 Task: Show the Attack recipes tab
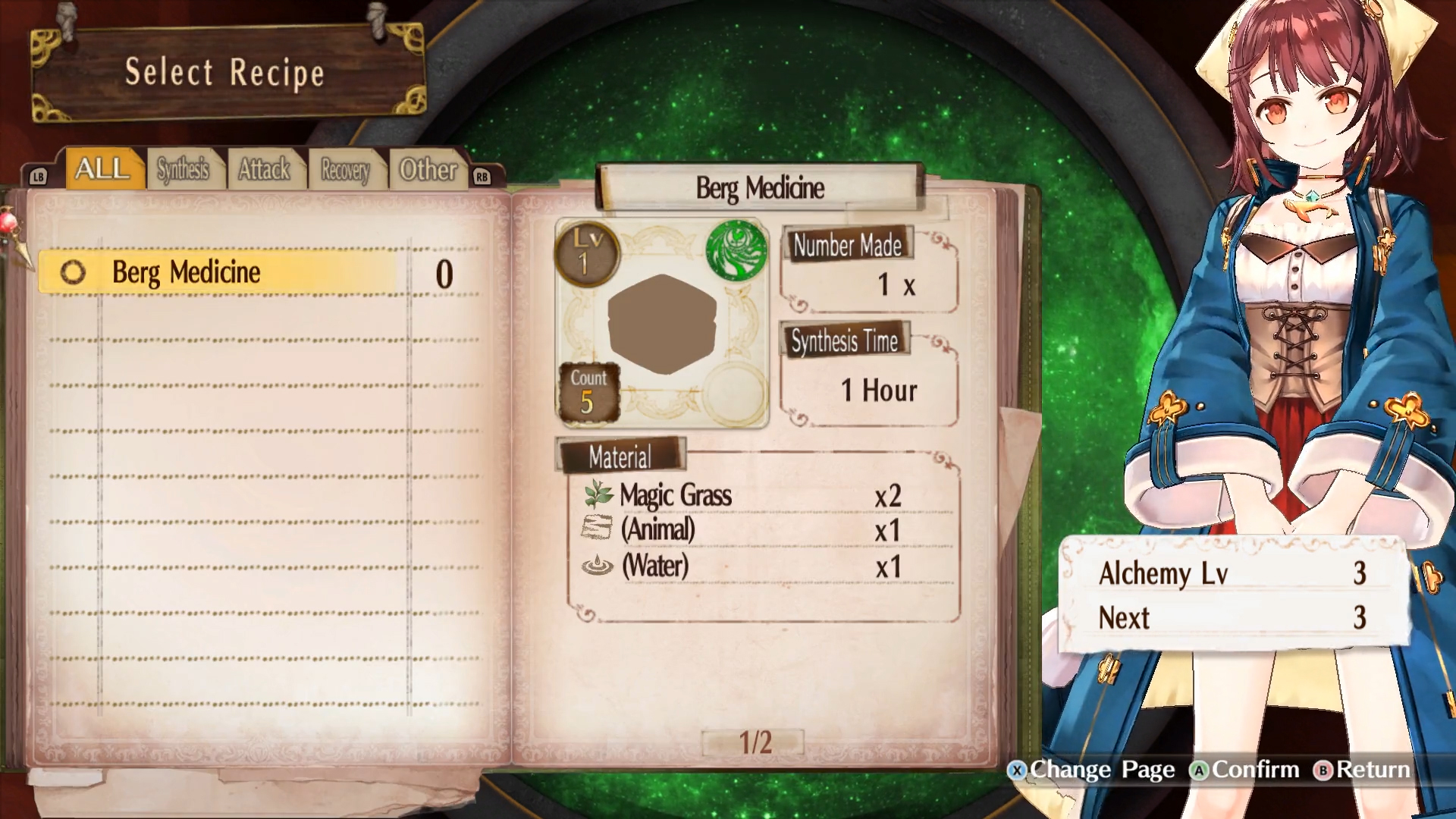click(x=265, y=169)
